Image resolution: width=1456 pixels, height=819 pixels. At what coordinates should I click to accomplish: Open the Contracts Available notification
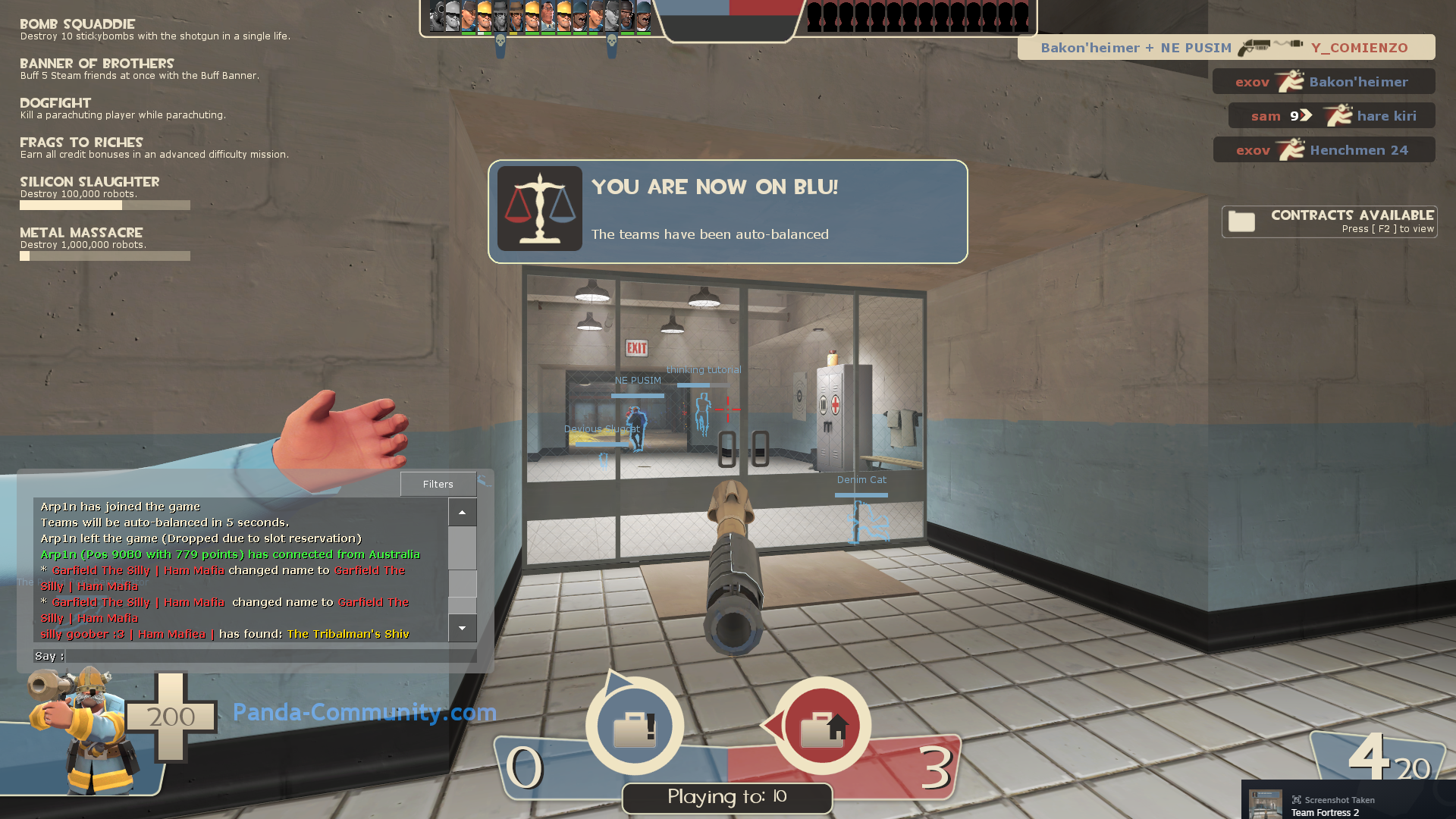point(1329,221)
